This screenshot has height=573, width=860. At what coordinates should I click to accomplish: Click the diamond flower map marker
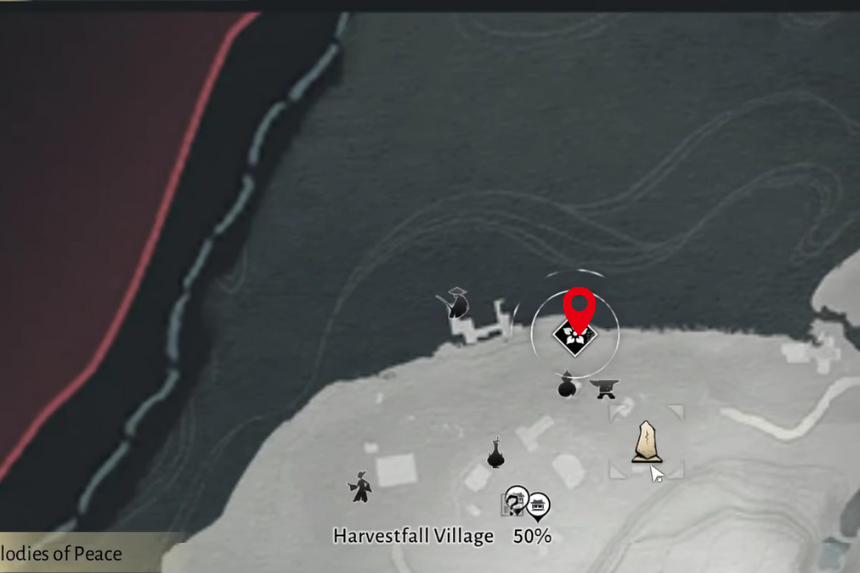click(575, 339)
